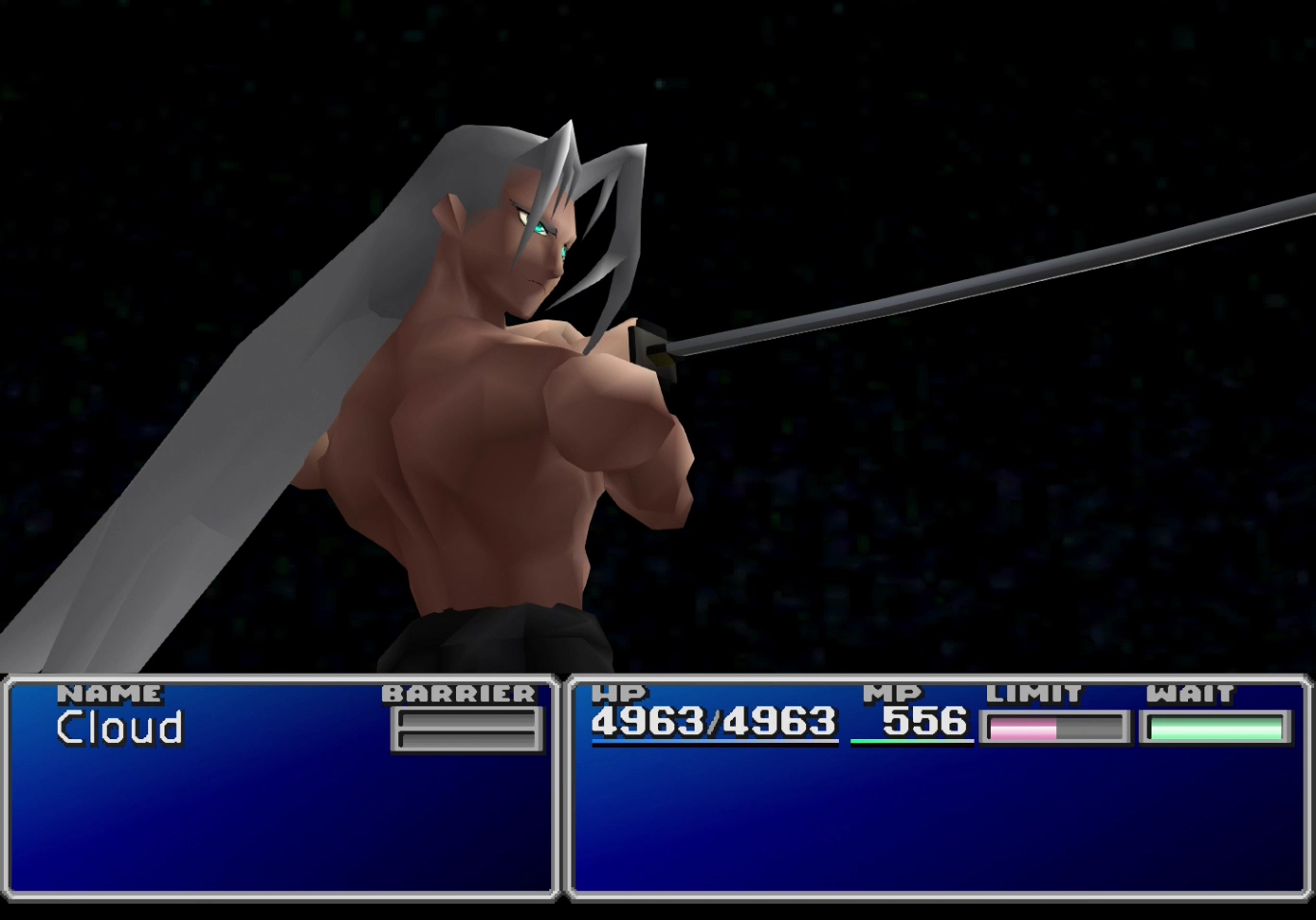Select Cloud in the party status panel
The image size is (1316, 920).
click(x=119, y=728)
